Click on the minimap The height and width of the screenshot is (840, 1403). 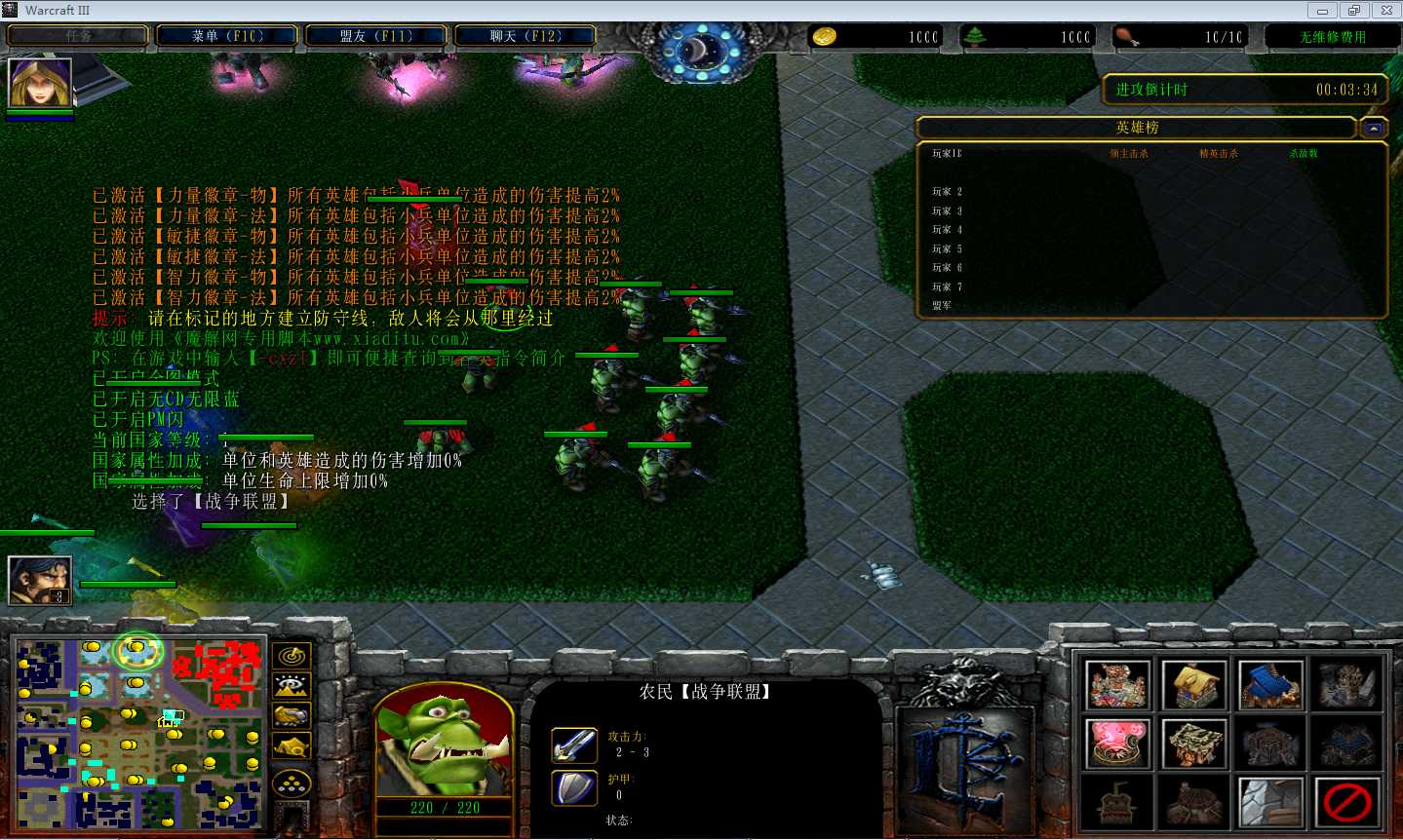[x=139, y=733]
